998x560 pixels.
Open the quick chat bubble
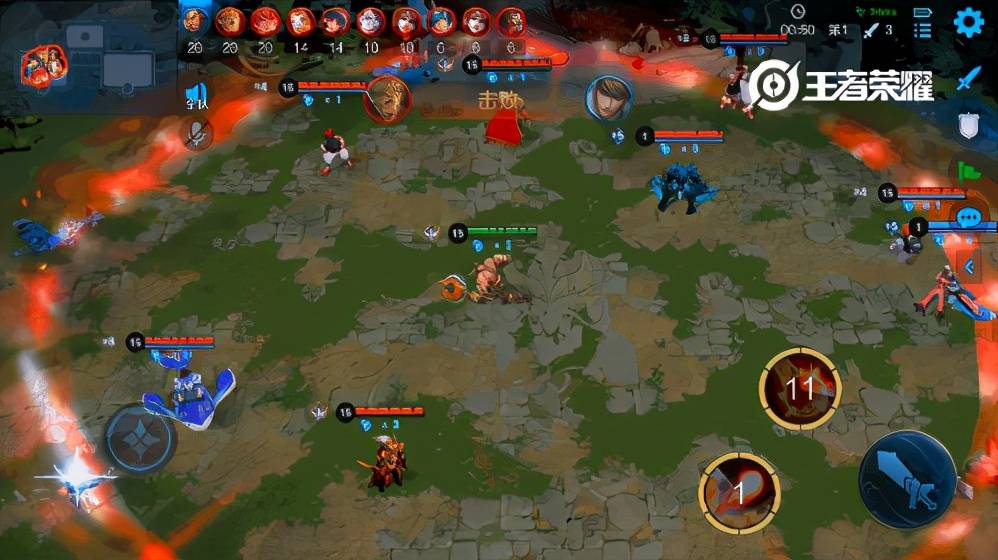pos(967,217)
